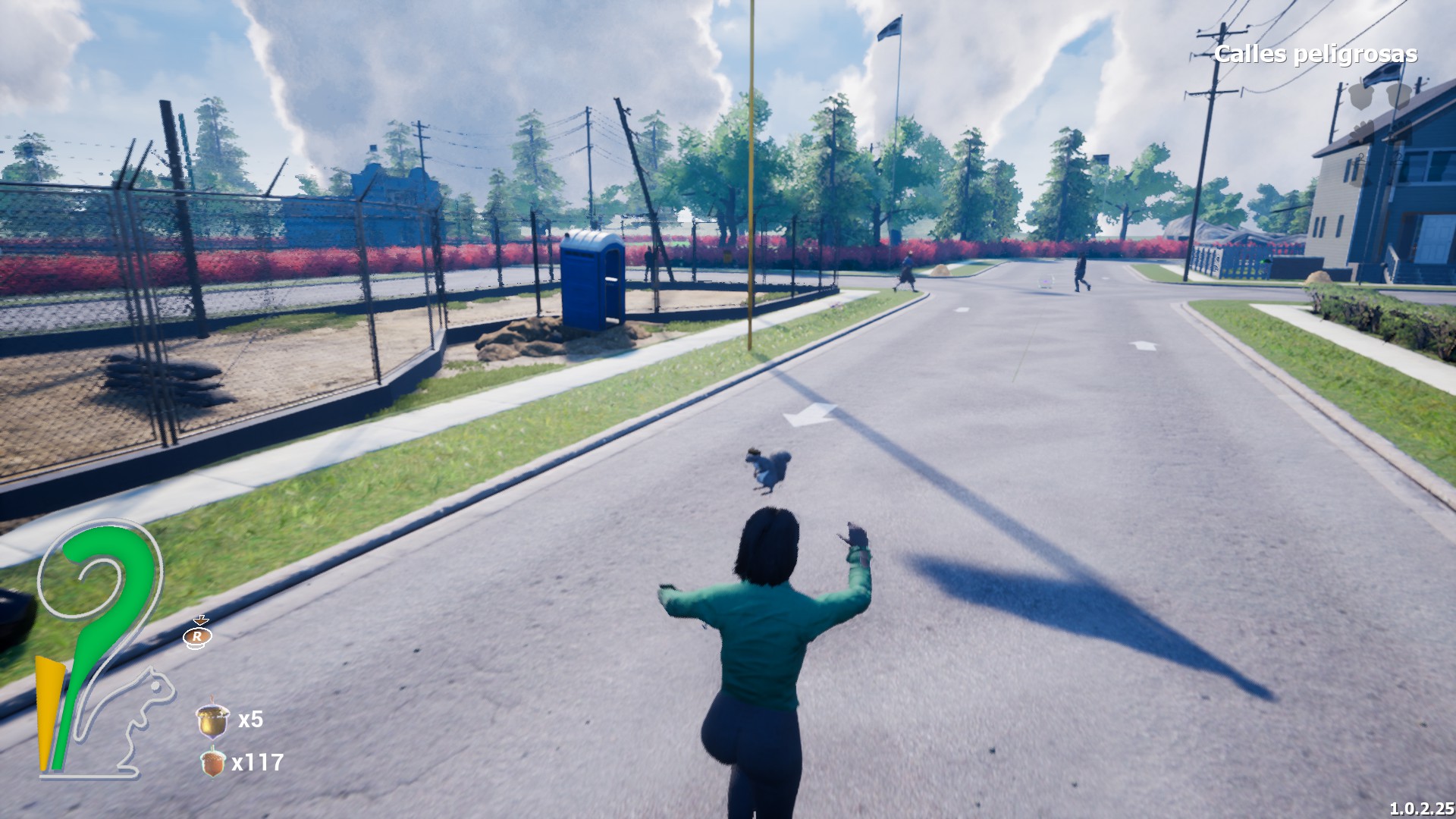Select the golden acorn icon

coord(212,719)
